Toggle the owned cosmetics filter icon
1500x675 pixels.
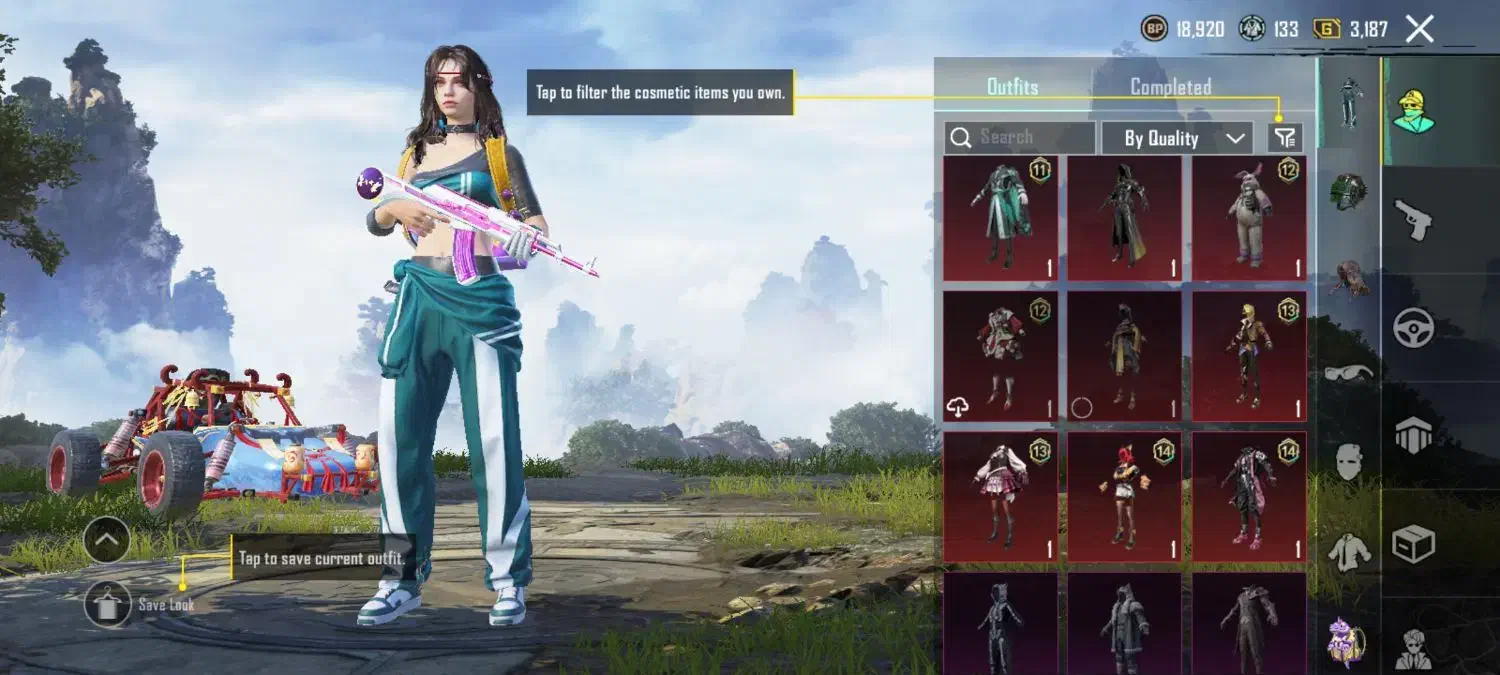point(1285,138)
